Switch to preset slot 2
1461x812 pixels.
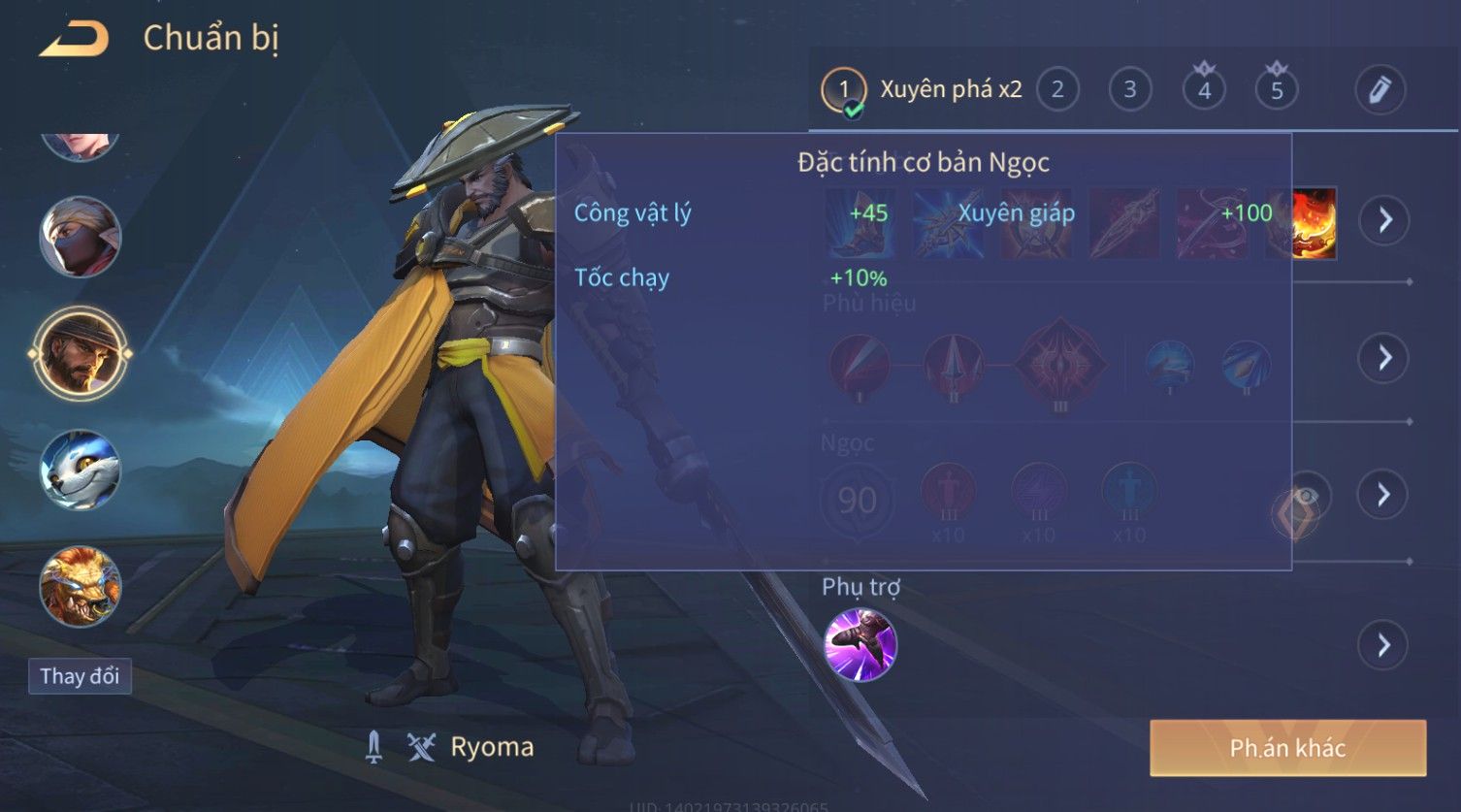pyautogui.click(x=1057, y=90)
